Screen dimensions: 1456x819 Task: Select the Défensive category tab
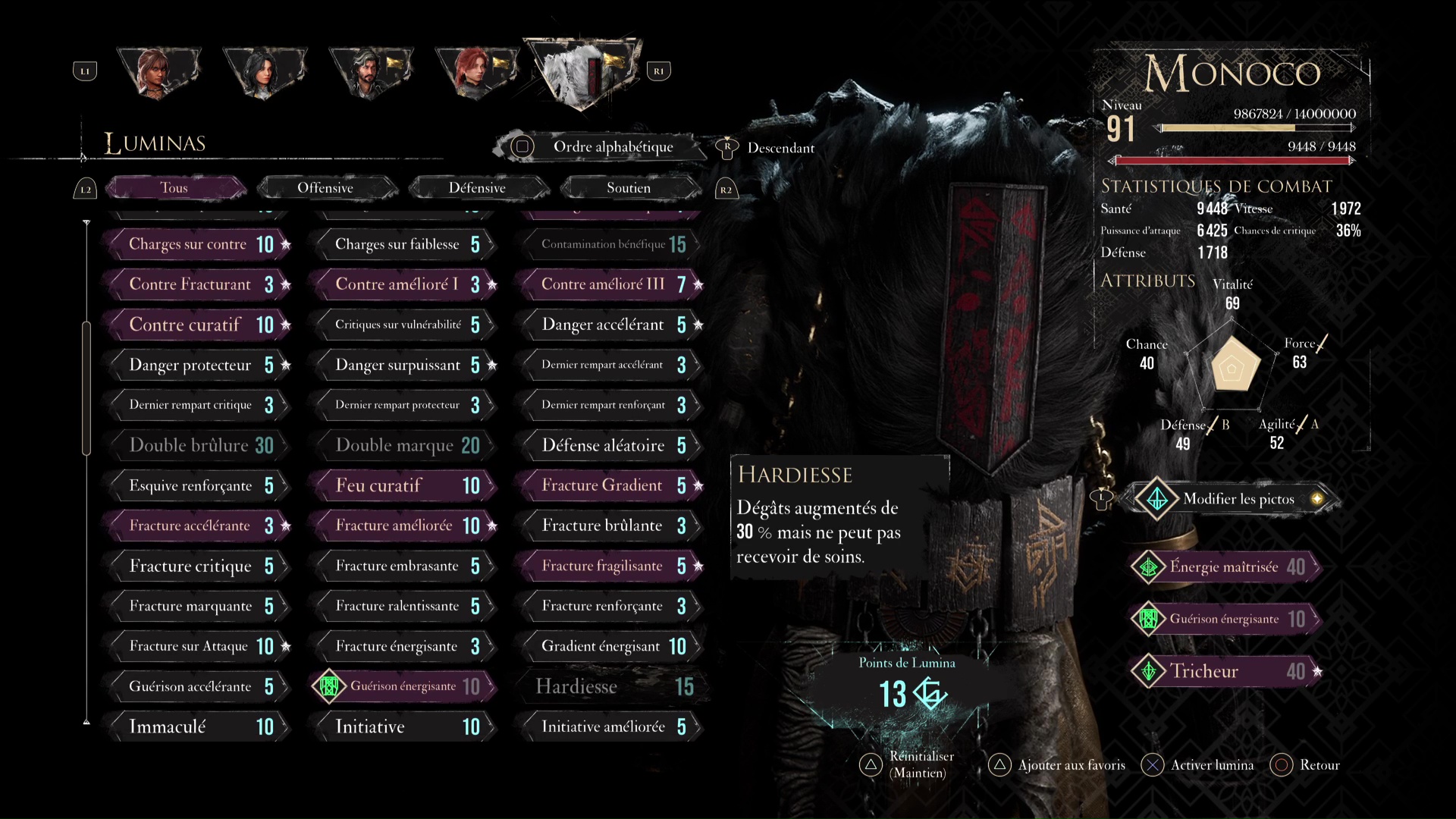[477, 188]
